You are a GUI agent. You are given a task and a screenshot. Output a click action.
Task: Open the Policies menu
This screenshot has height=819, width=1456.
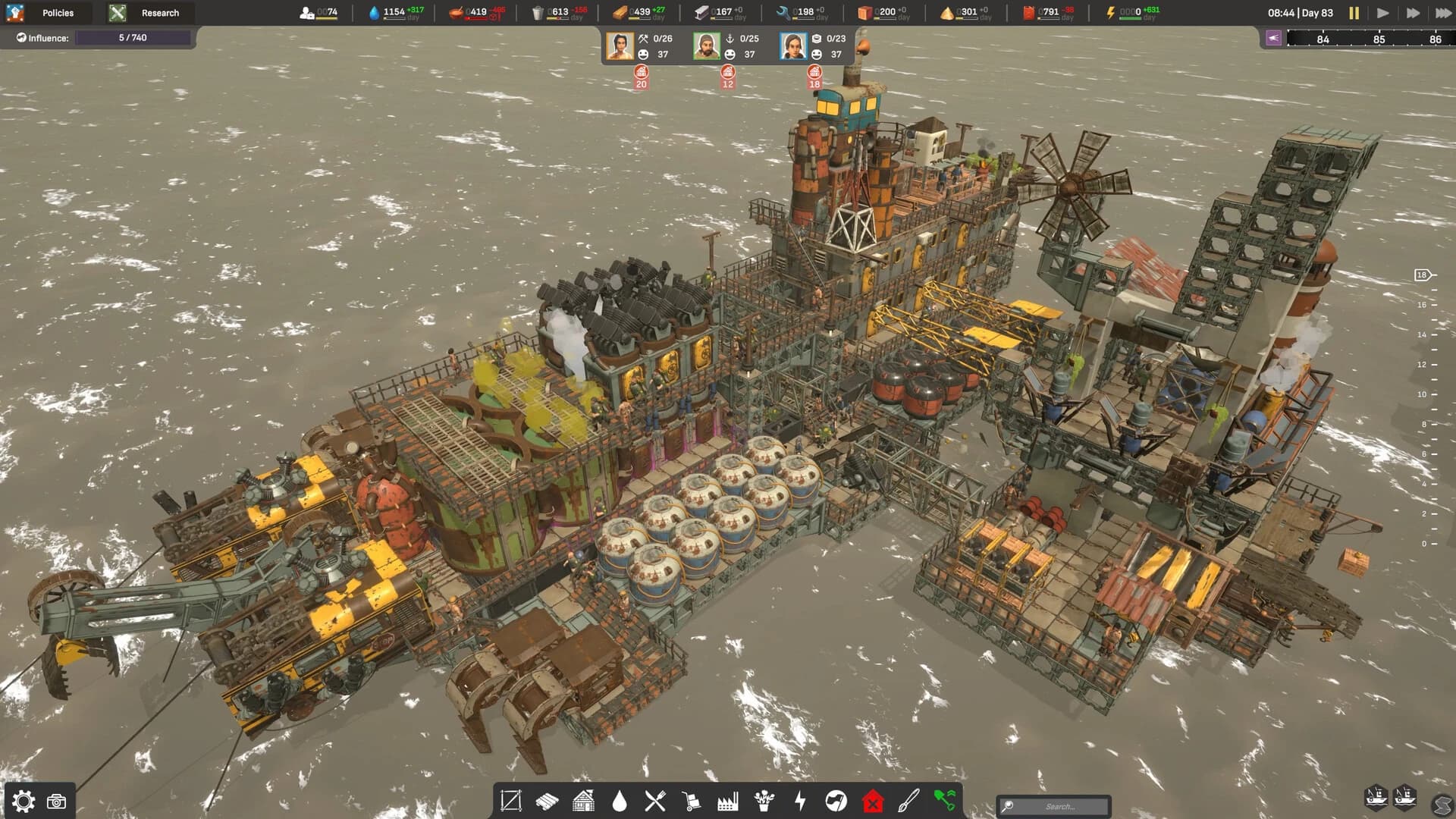tap(58, 12)
